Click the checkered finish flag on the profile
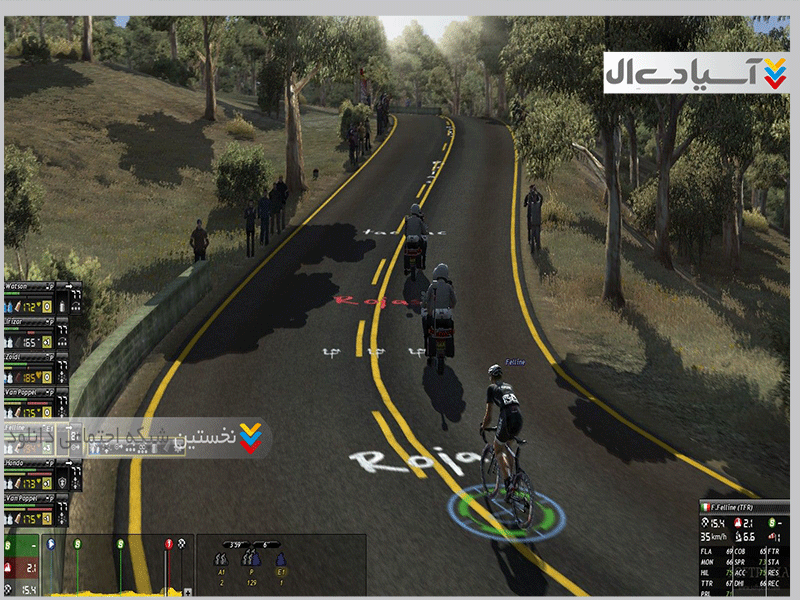This screenshot has height=600, width=800. tap(182, 544)
